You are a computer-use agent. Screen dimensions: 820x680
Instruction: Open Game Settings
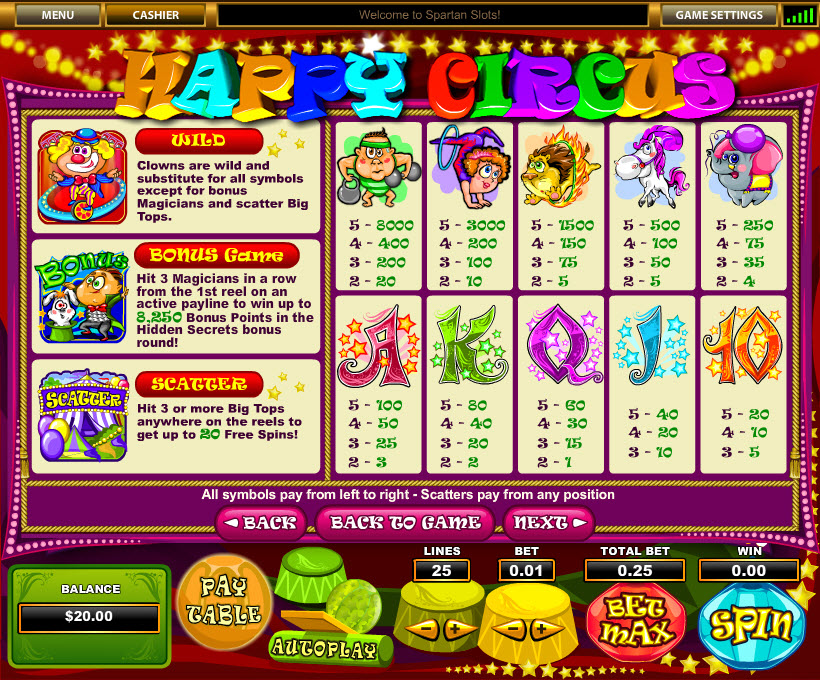(x=718, y=15)
